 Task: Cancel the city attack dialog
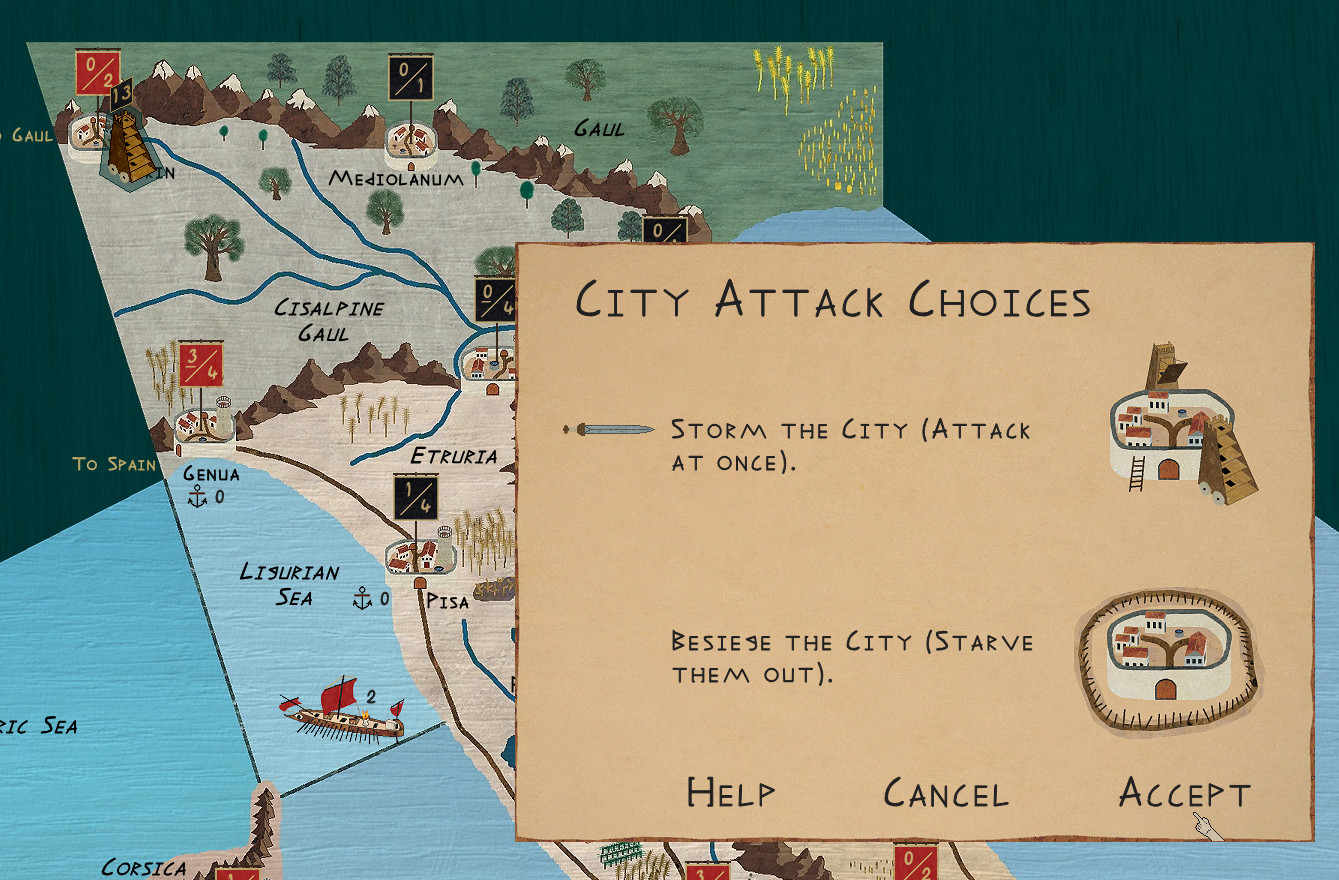(x=945, y=794)
